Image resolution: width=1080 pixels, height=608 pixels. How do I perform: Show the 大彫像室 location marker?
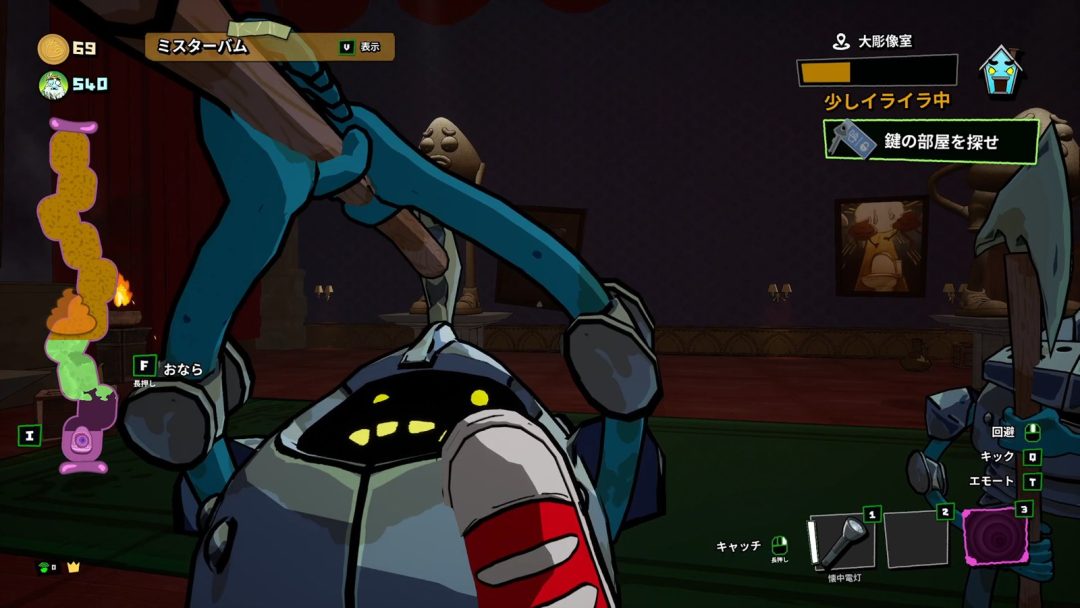[841, 42]
